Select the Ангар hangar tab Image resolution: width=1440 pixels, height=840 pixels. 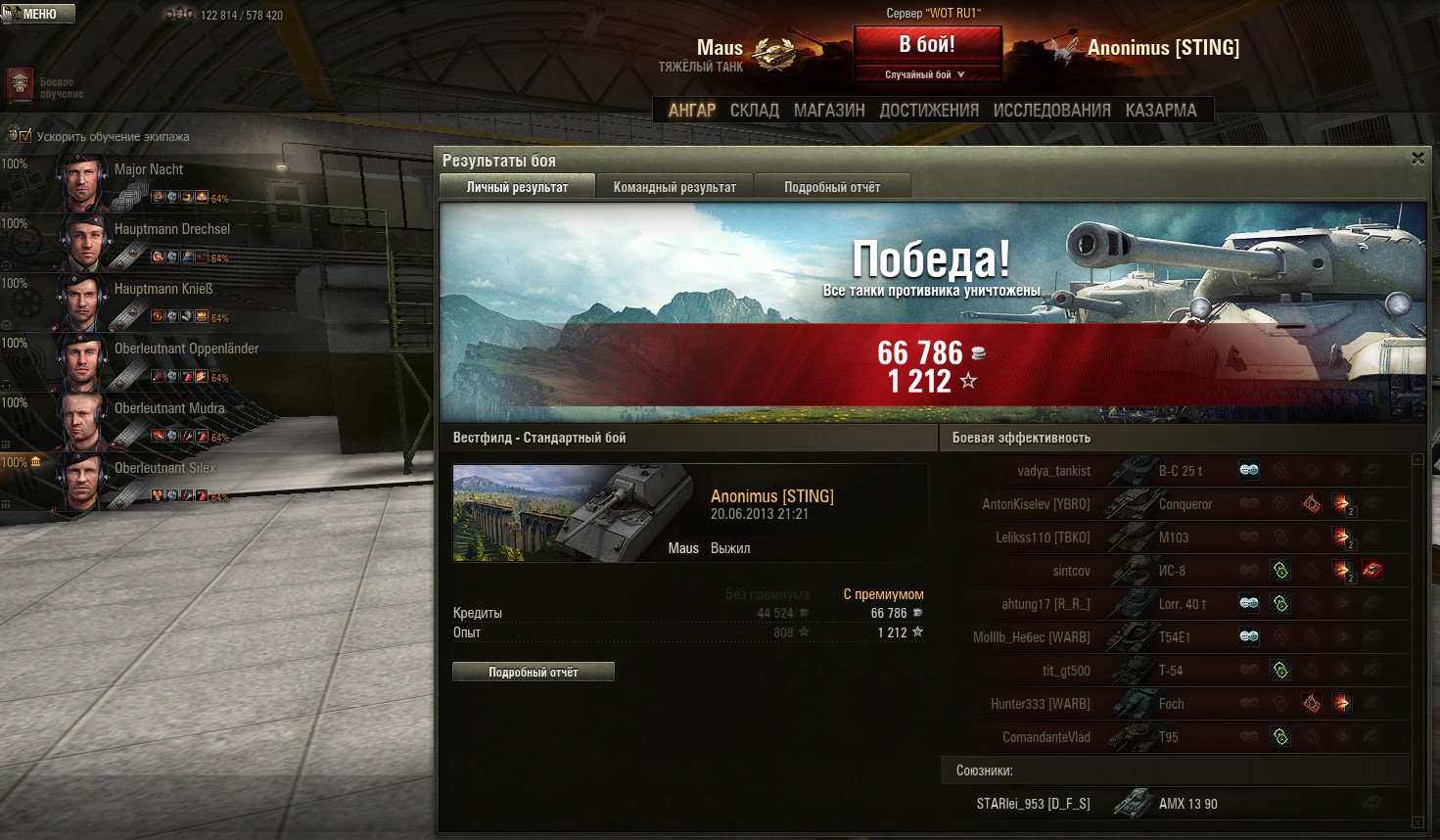click(x=692, y=111)
